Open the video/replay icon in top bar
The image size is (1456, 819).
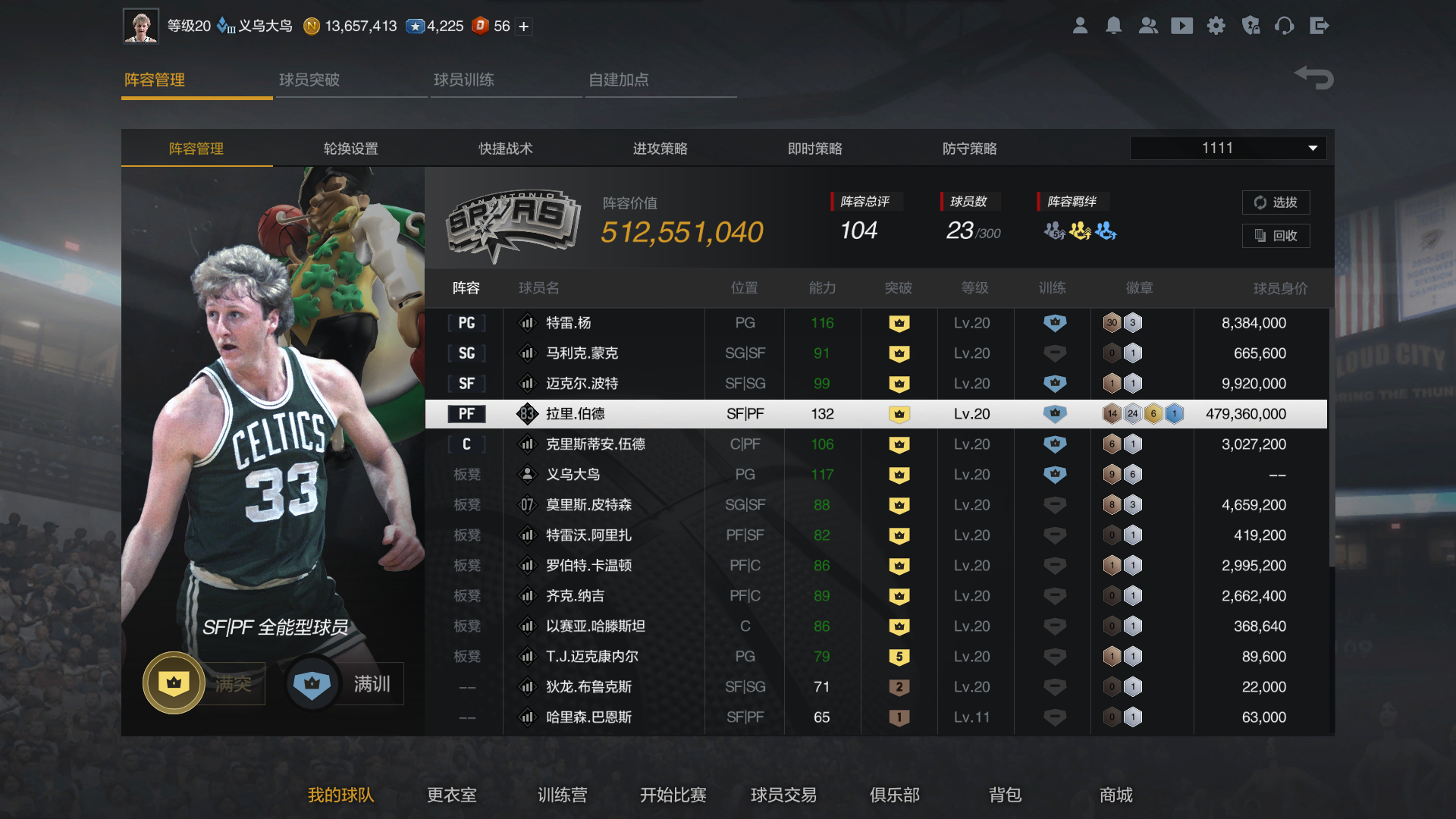pos(1182,25)
